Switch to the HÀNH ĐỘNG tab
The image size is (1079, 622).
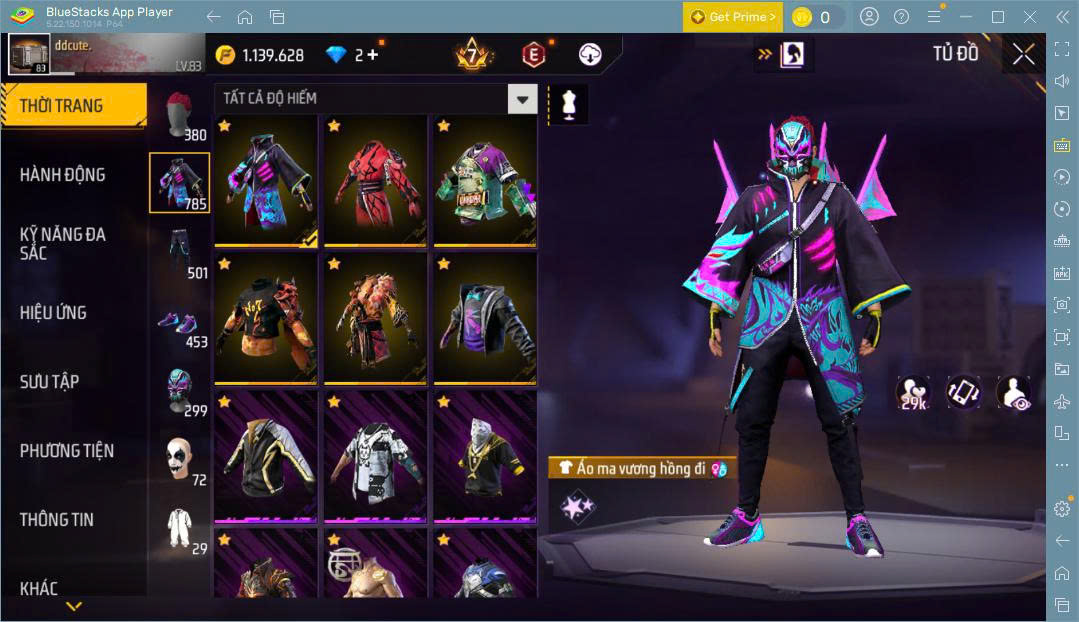pos(62,175)
